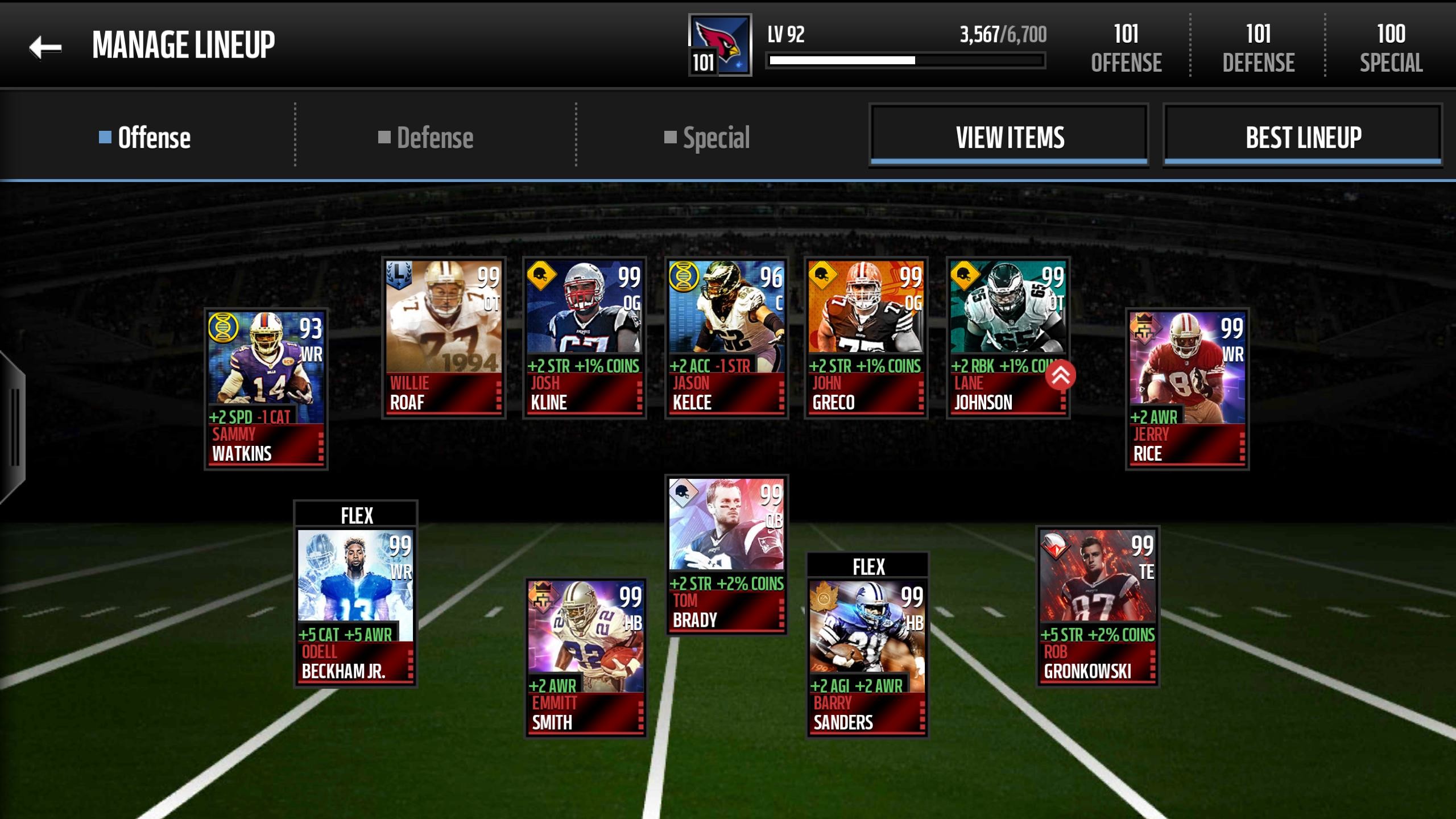Click the 101 OFFENSE rating display
Screen dimensions: 1456x819
pos(1125,48)
